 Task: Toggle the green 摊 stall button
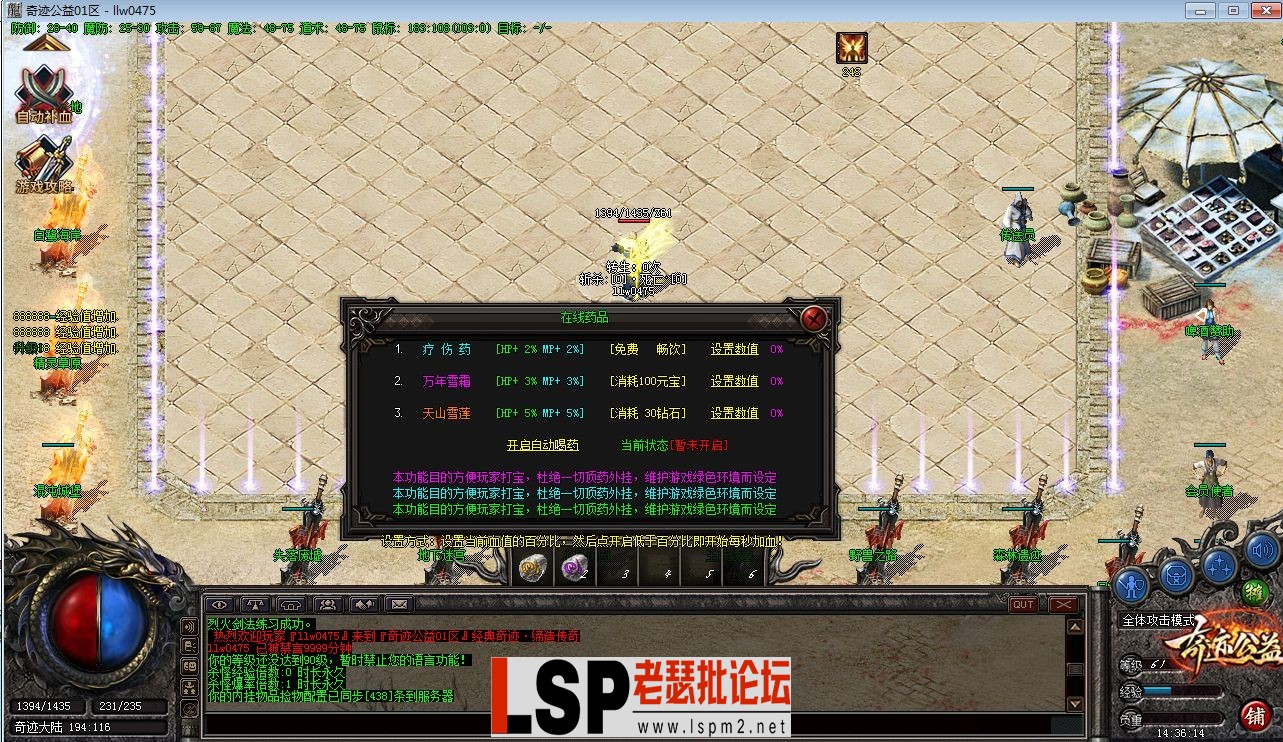point(1254,593)
